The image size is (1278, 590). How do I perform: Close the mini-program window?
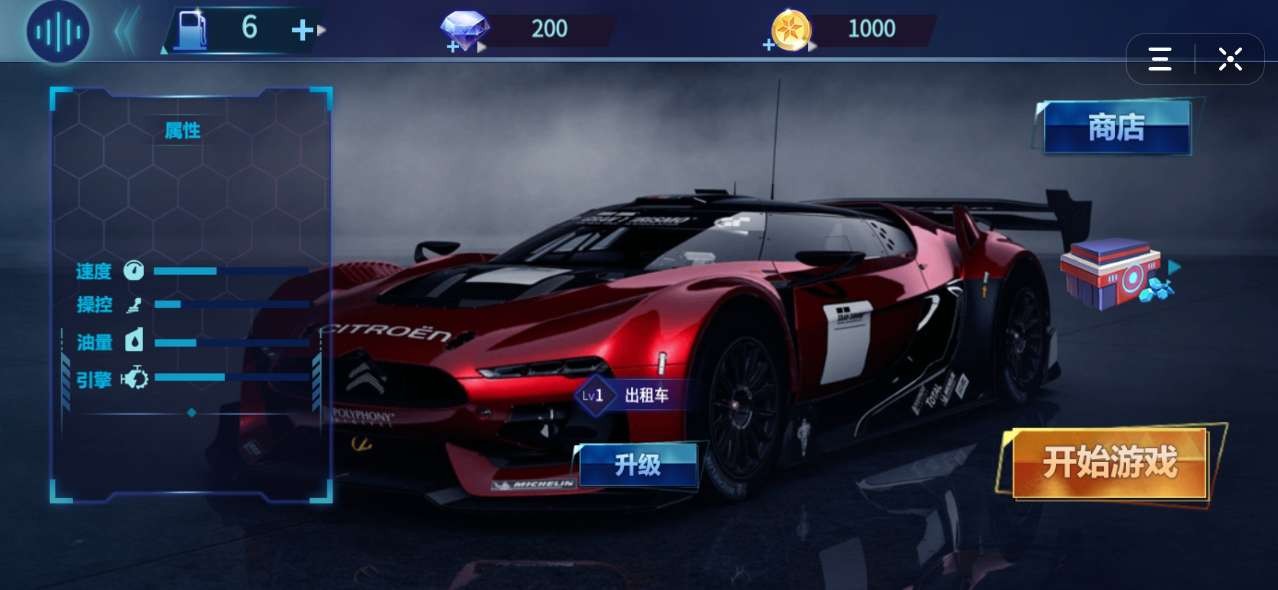coord(1230,59)
